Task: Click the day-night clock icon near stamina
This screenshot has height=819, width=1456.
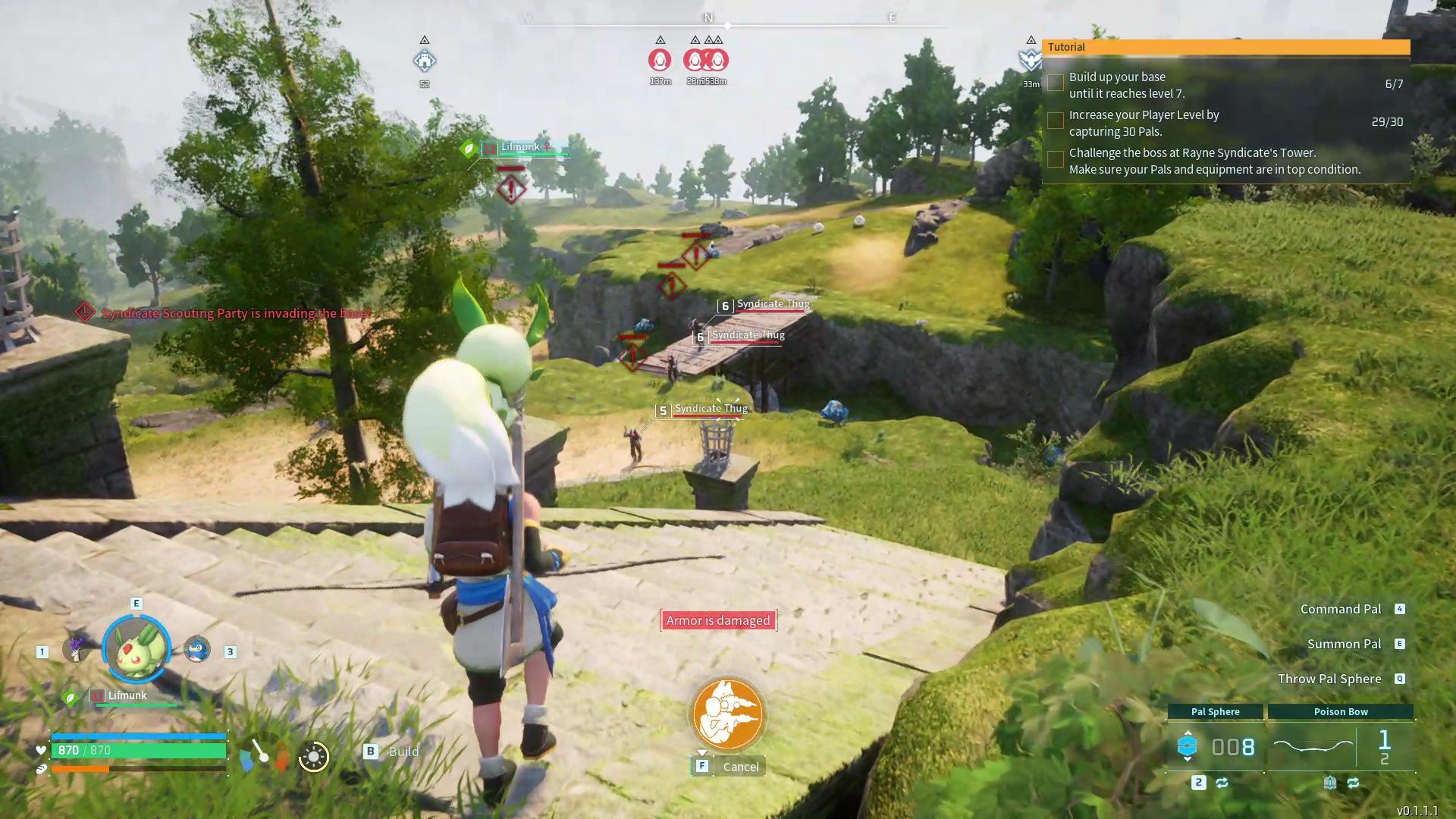Action: tap(313, 756)
